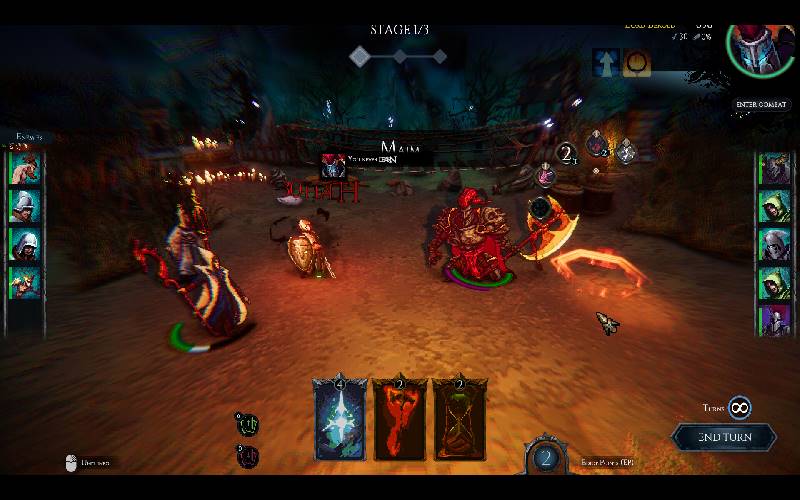
Task: Select the purple armored ally portrait
Action: [x=774, y=321]
